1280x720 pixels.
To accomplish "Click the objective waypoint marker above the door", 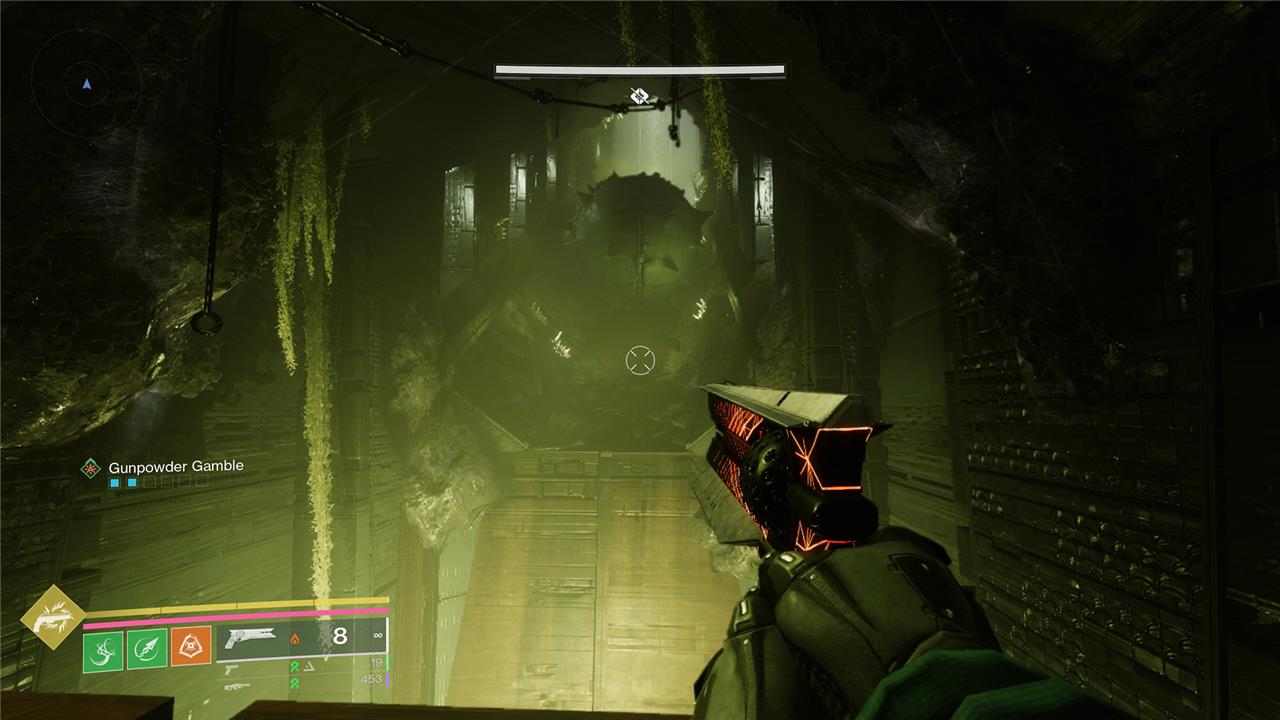I will click(x=640, y=97).
